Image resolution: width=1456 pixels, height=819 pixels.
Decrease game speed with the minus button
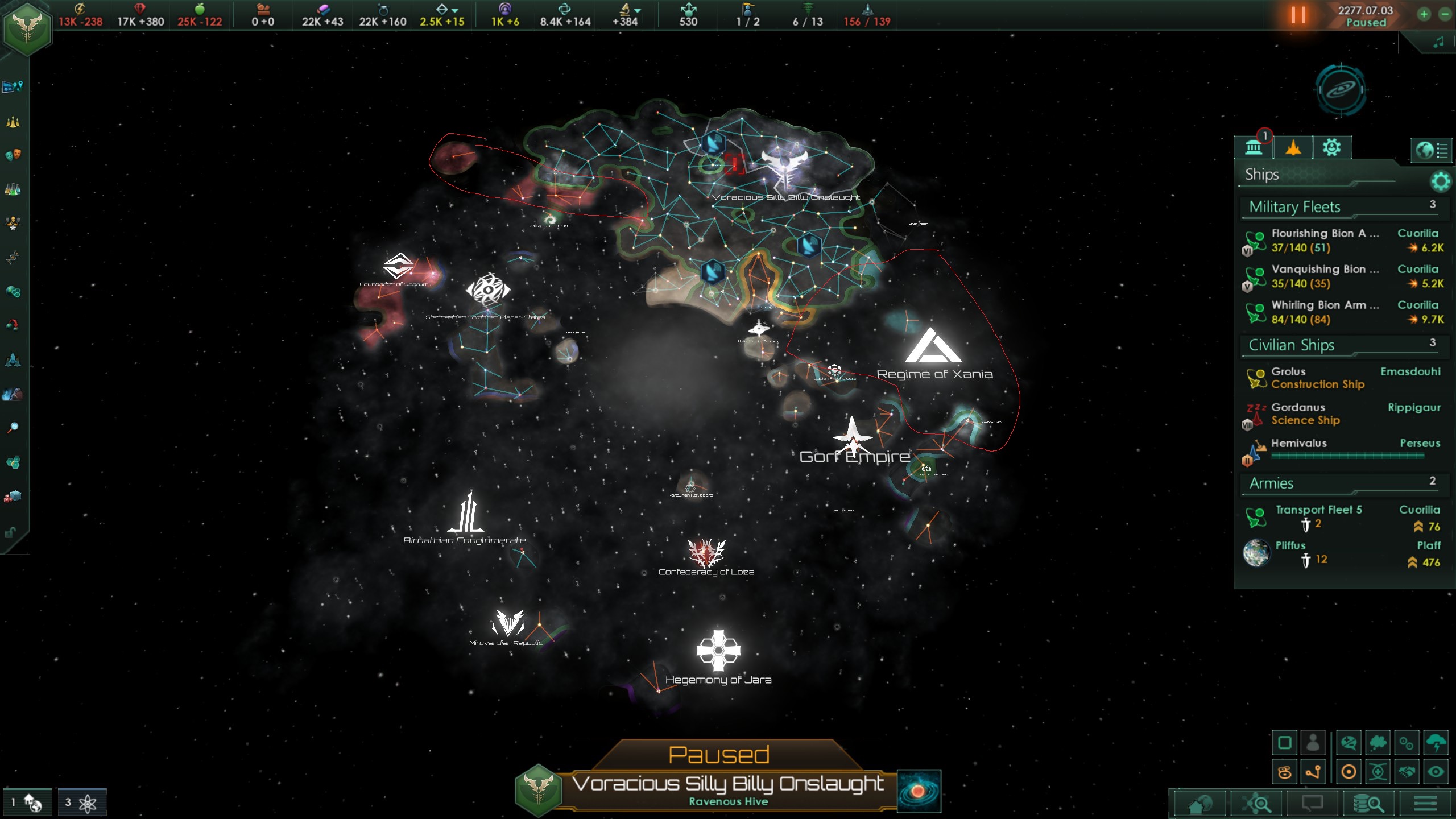[1445, 15]
